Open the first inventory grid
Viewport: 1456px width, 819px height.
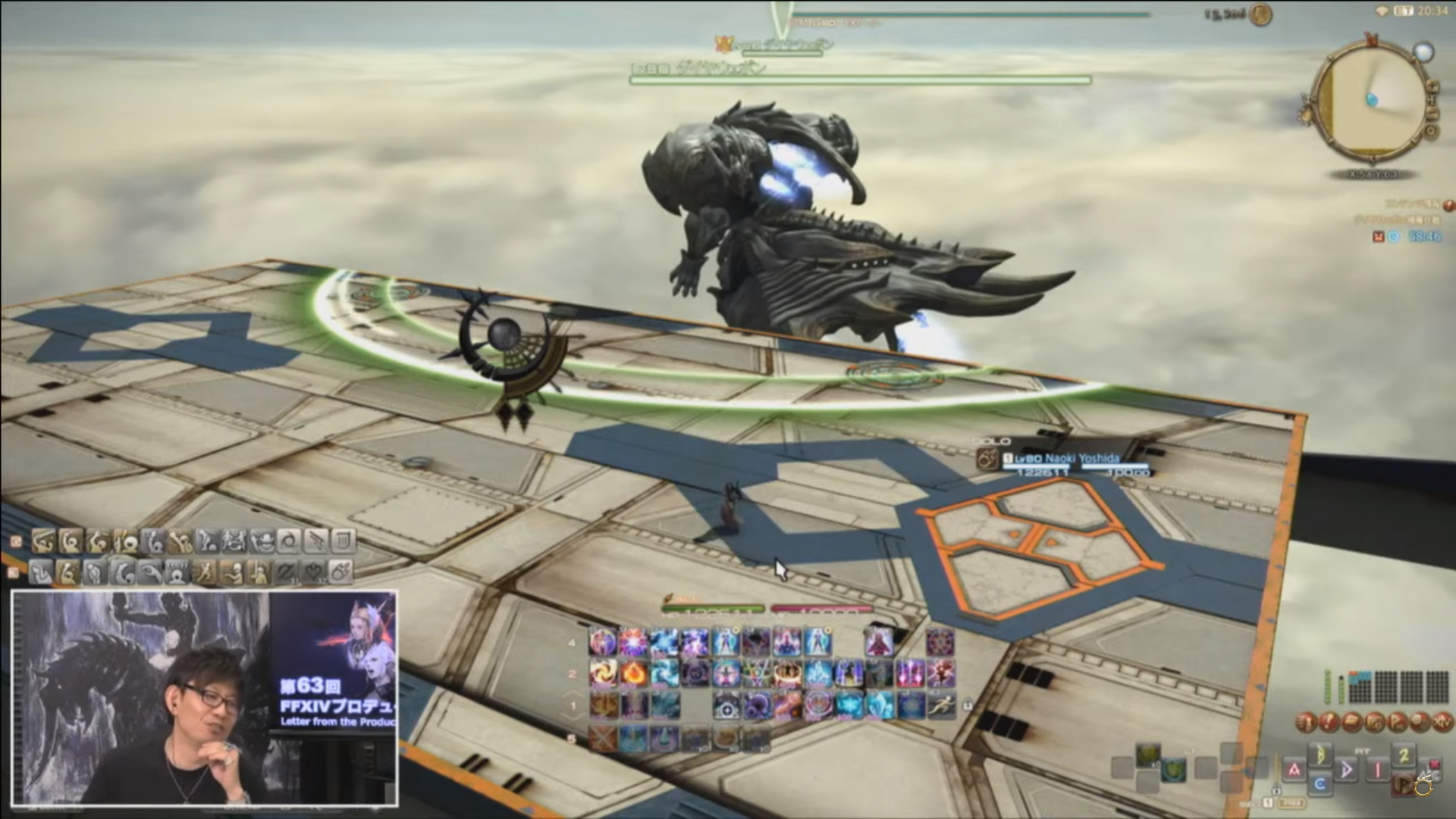point(1360,686)
